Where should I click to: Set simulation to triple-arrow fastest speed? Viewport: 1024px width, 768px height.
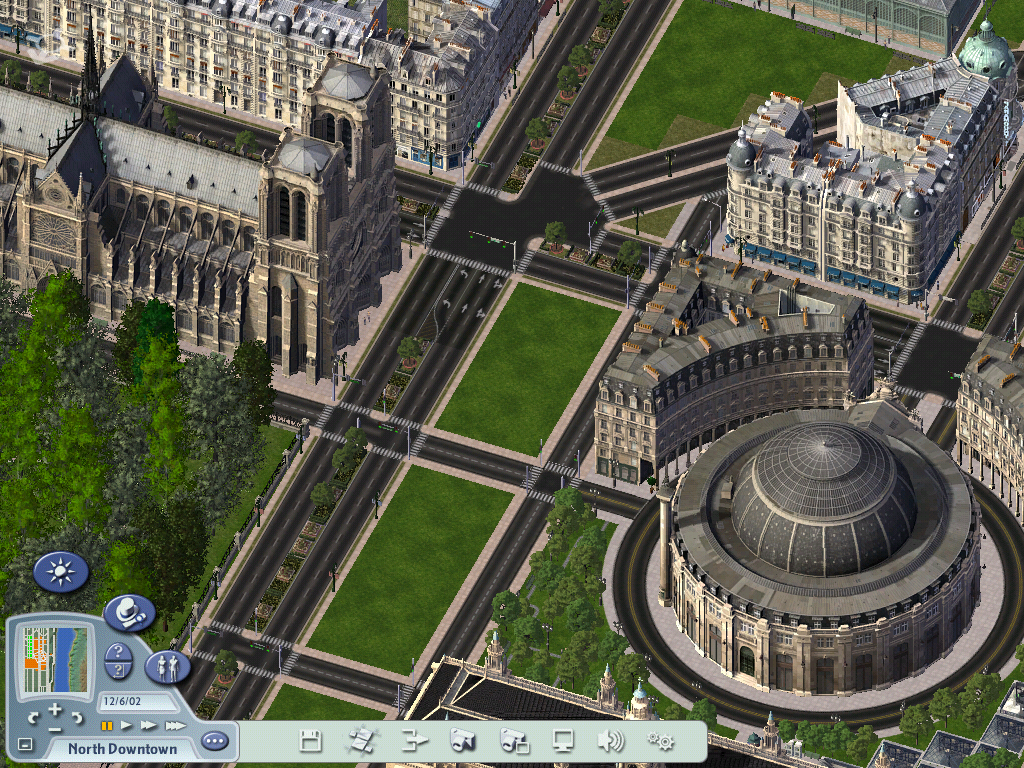point(175,725)
